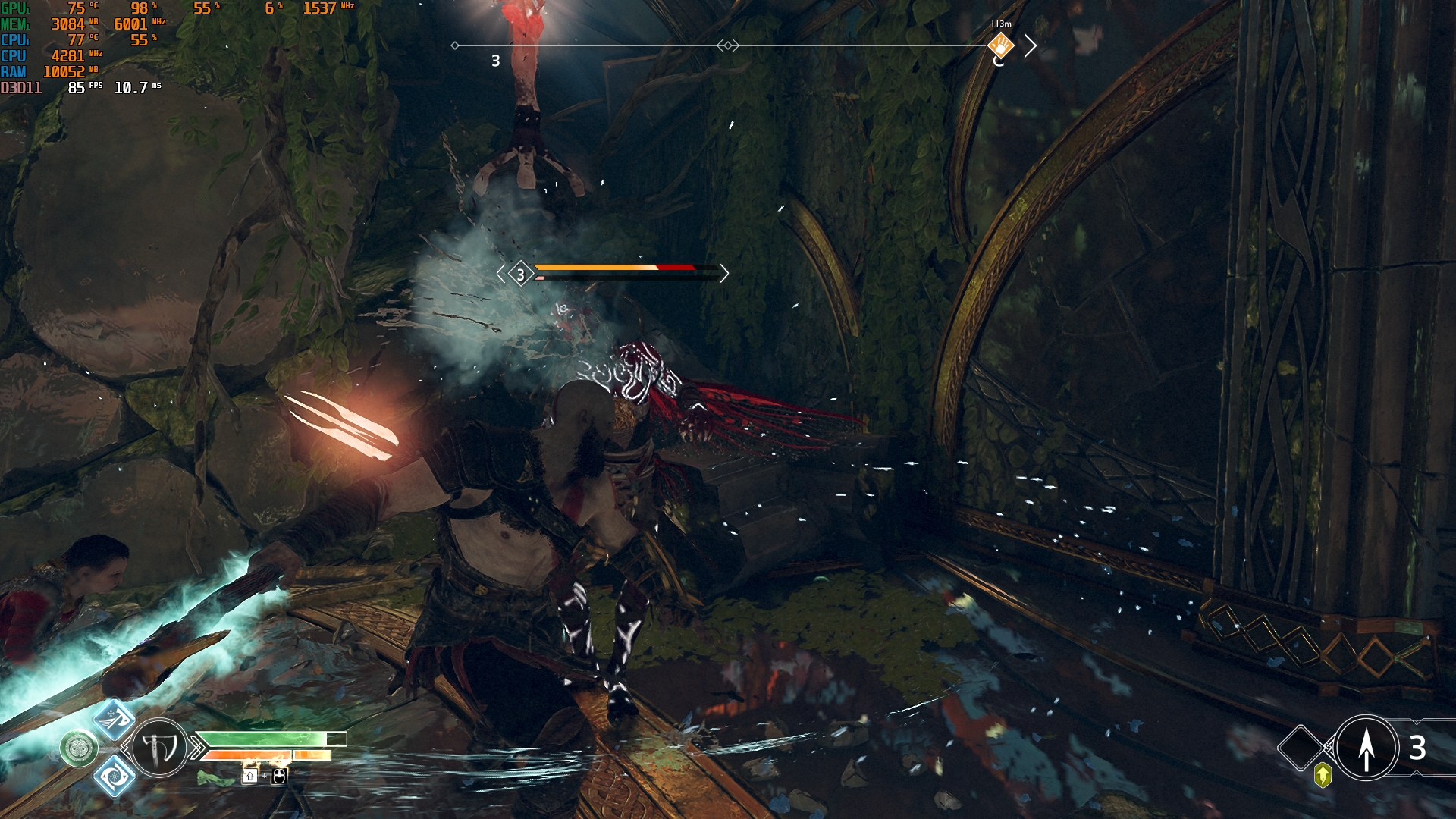Click the yellow arrow buff badge

[1323, 775]
